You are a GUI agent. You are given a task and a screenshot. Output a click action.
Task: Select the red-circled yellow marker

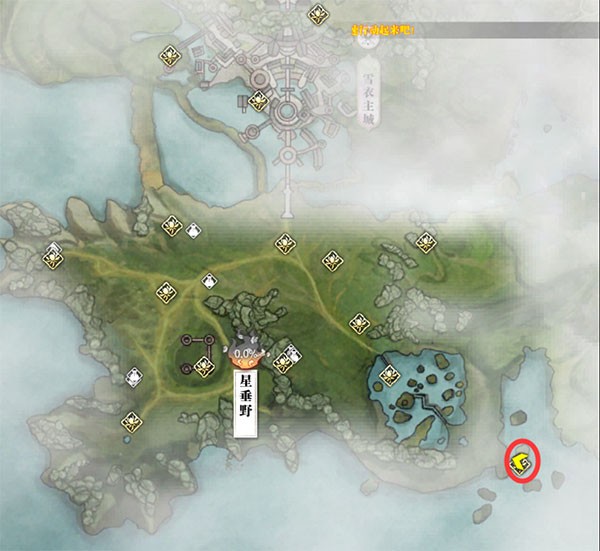520,461
